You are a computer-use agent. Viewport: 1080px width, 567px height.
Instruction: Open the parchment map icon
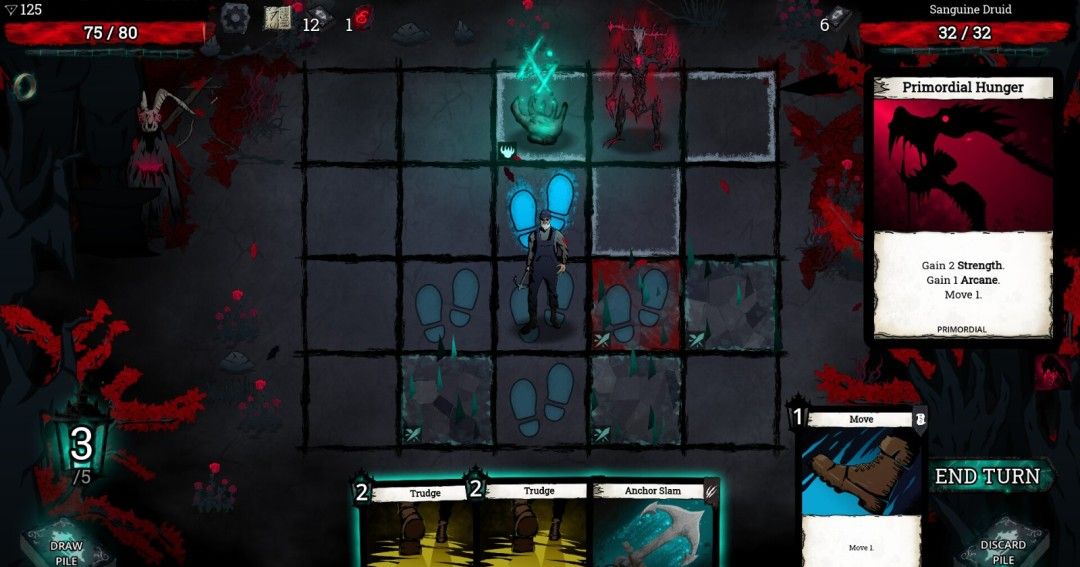[x=277, y=17]
